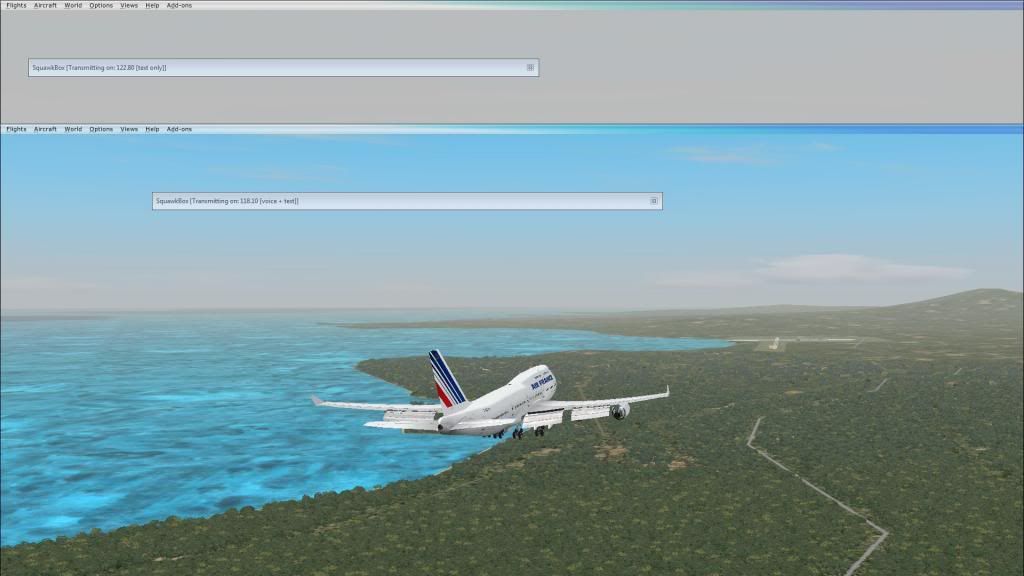The height and width of the screenshot is (576, 1024).
Task: Click the corner button on SquawkBox 118.10 window
Action: click(x=654, y=201)
